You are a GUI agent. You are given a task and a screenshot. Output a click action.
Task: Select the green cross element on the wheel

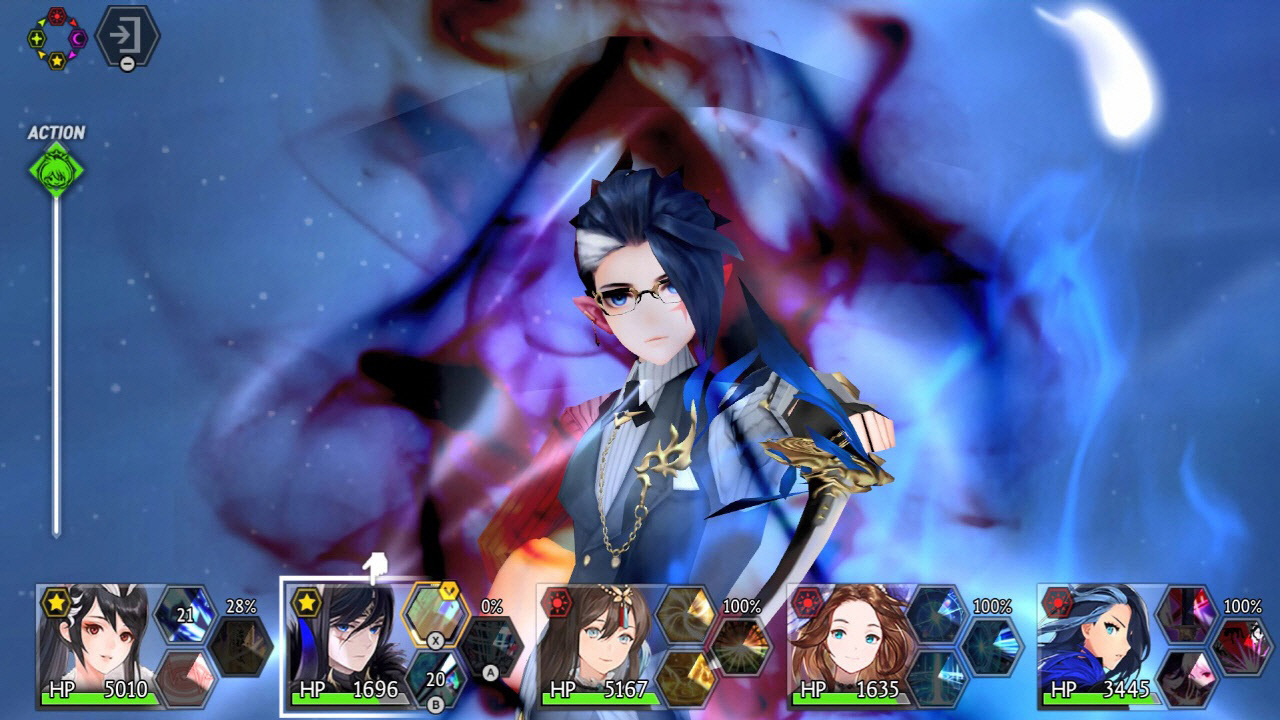click(x=37, y=38)
